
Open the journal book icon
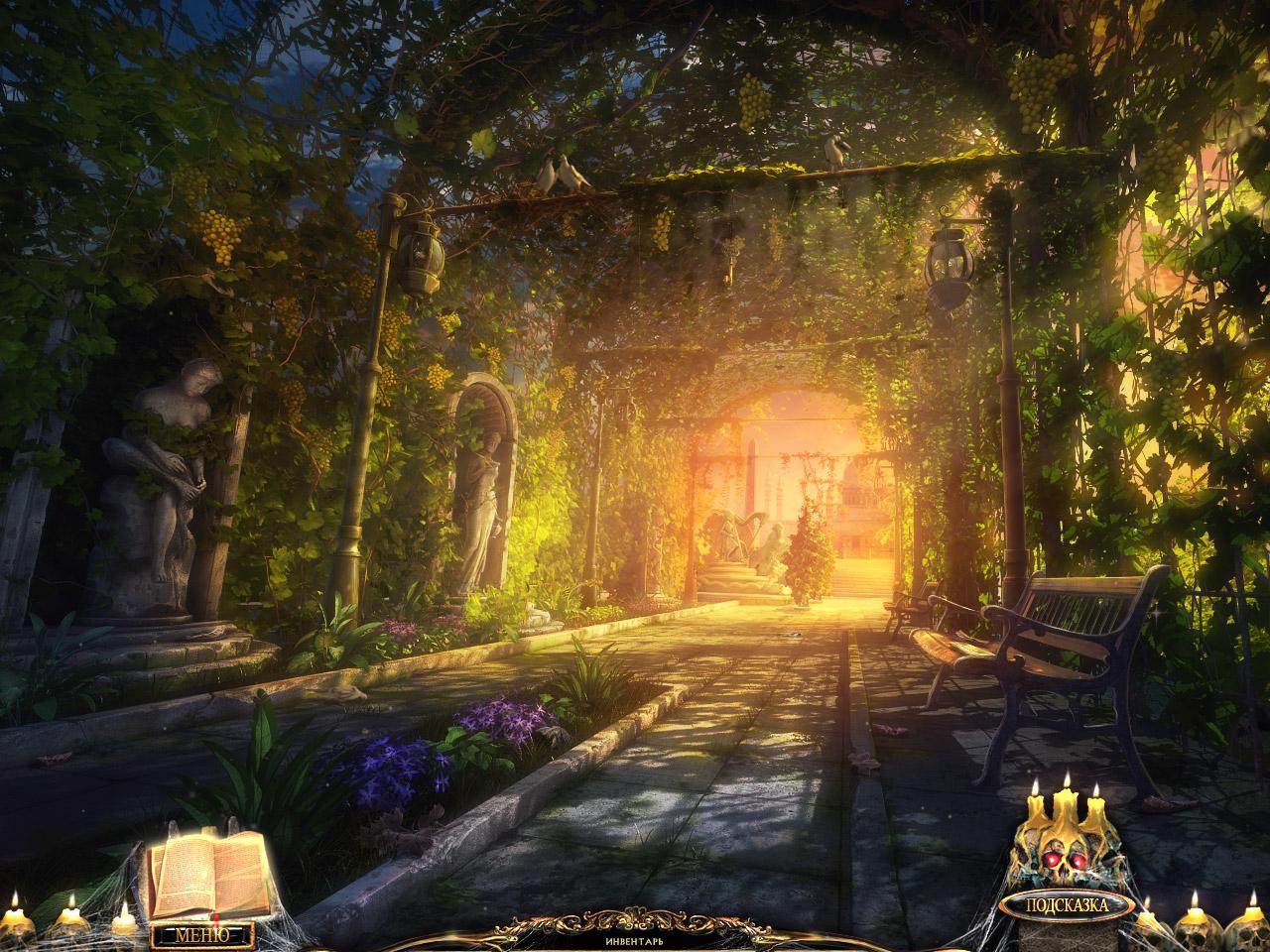(209, 875)
